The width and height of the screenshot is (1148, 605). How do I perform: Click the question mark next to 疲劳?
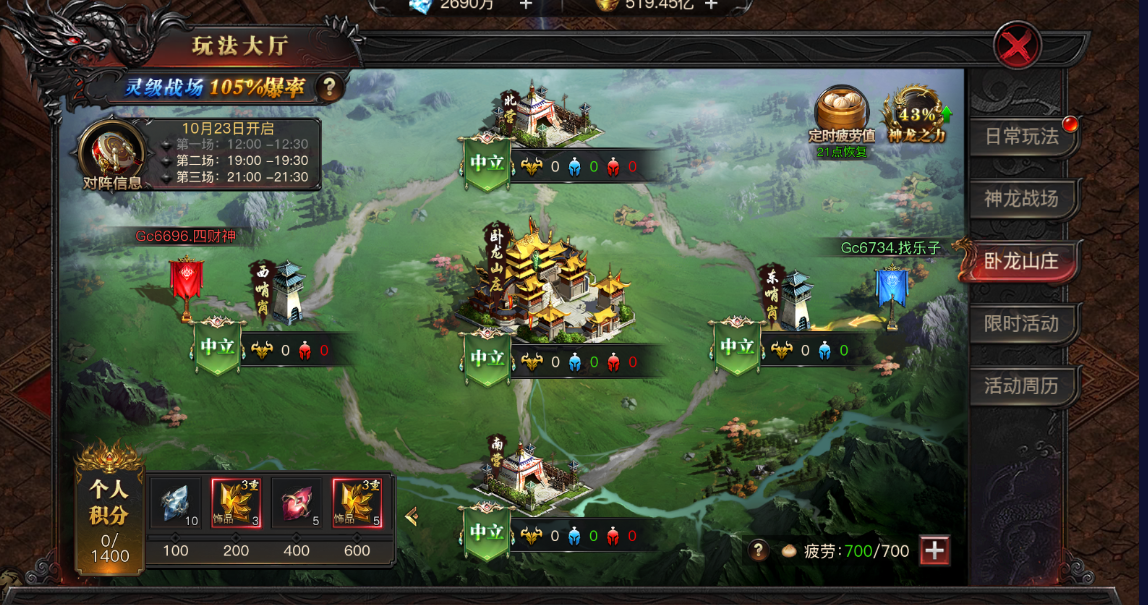(x=760, y=551)
